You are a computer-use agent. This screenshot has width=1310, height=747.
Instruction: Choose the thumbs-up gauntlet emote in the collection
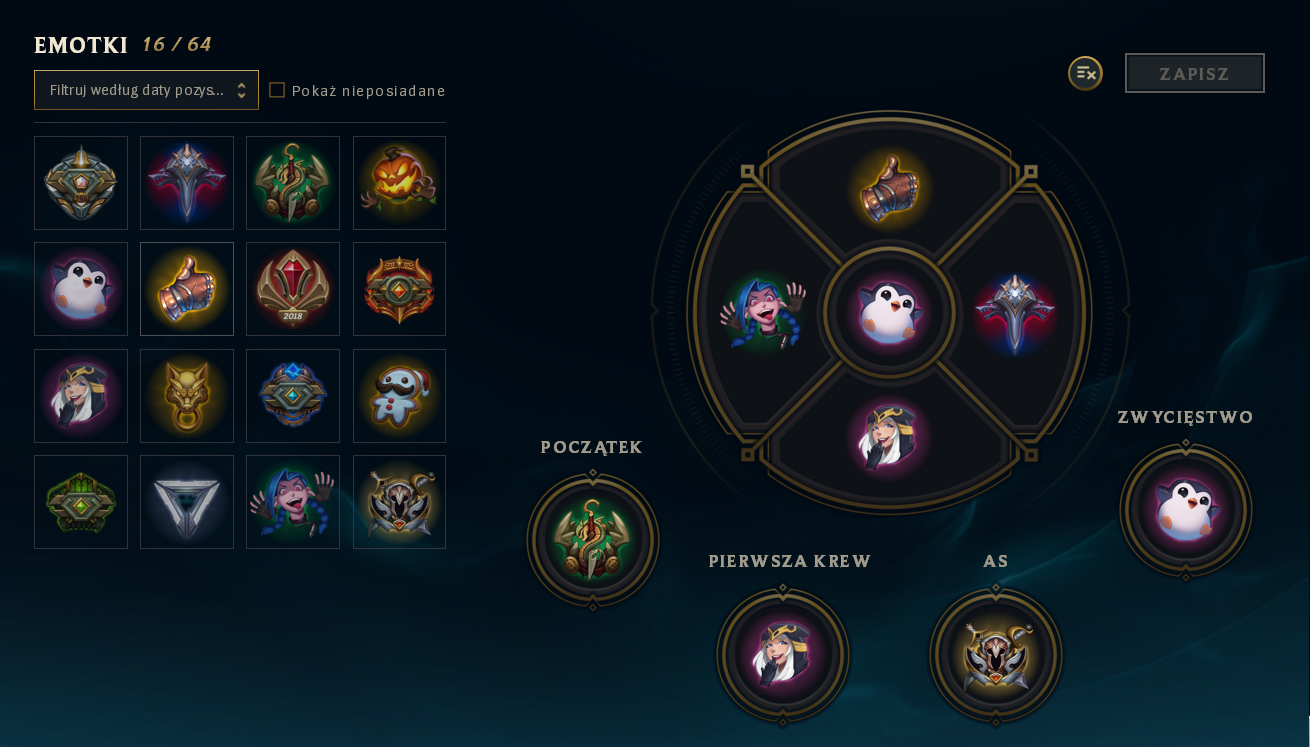pyautogui.click(x=187, y=289)
